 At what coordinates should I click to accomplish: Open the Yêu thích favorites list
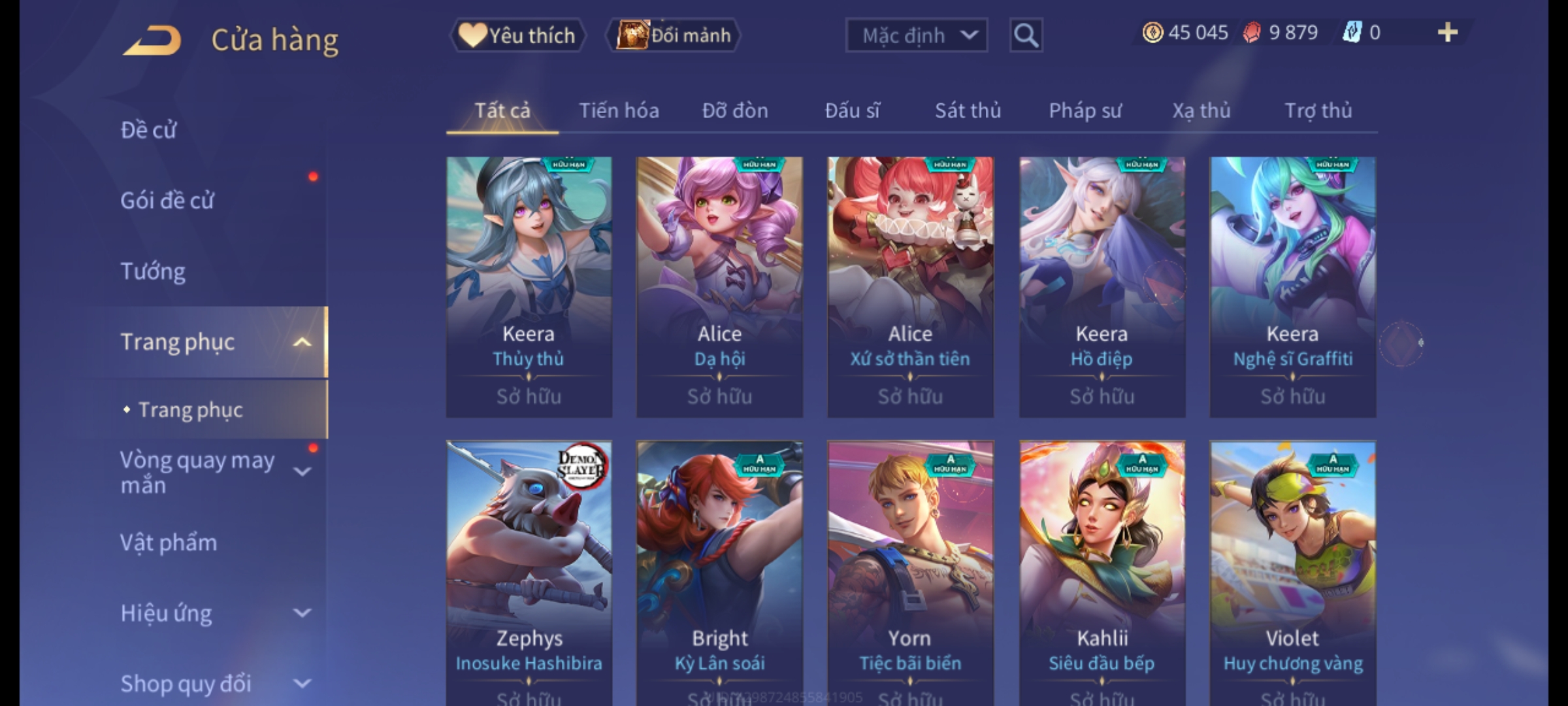[517, 35]
